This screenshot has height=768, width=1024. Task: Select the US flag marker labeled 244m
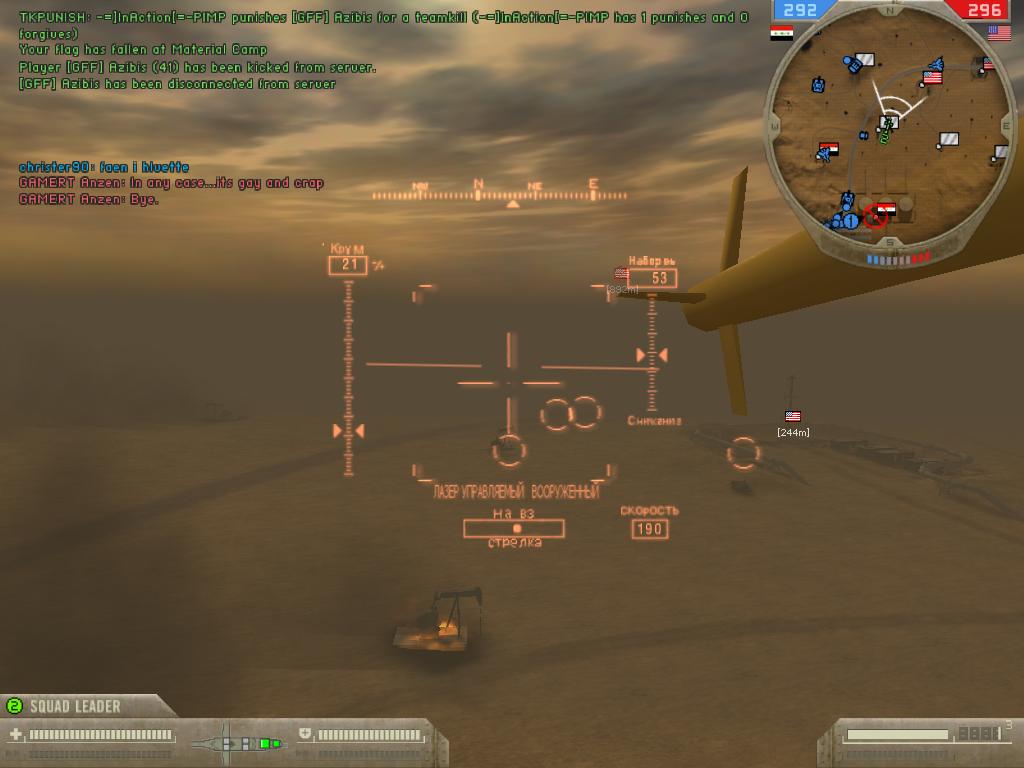click(793, 416)
